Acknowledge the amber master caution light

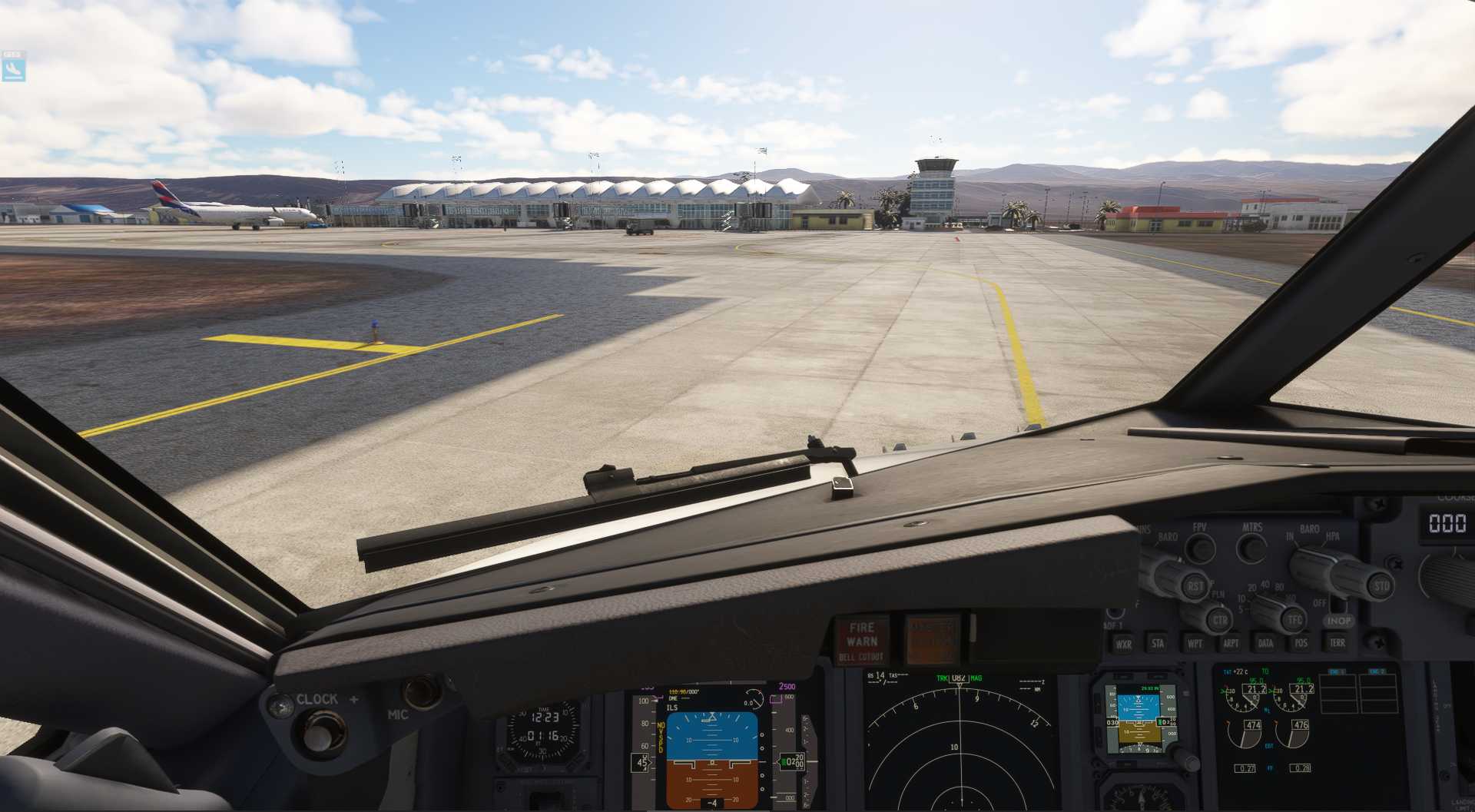(932, 639)
